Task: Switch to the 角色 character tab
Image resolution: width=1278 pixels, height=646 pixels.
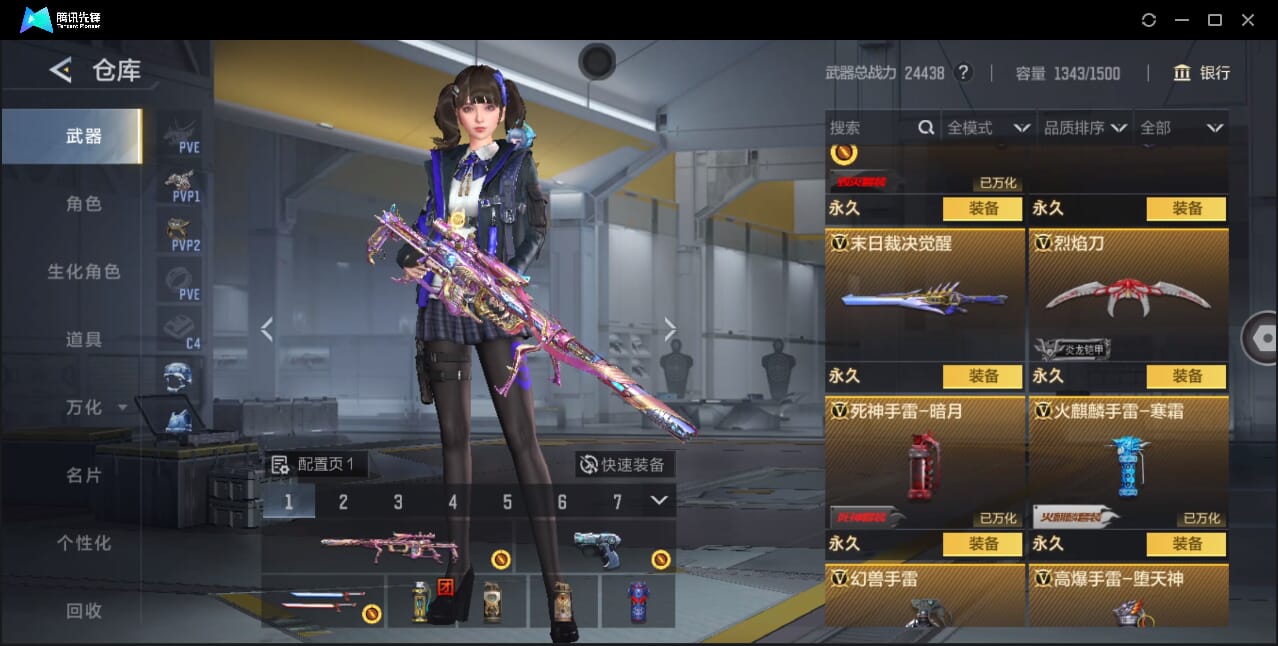Action: pyautogui.click(x=84, y=204)
